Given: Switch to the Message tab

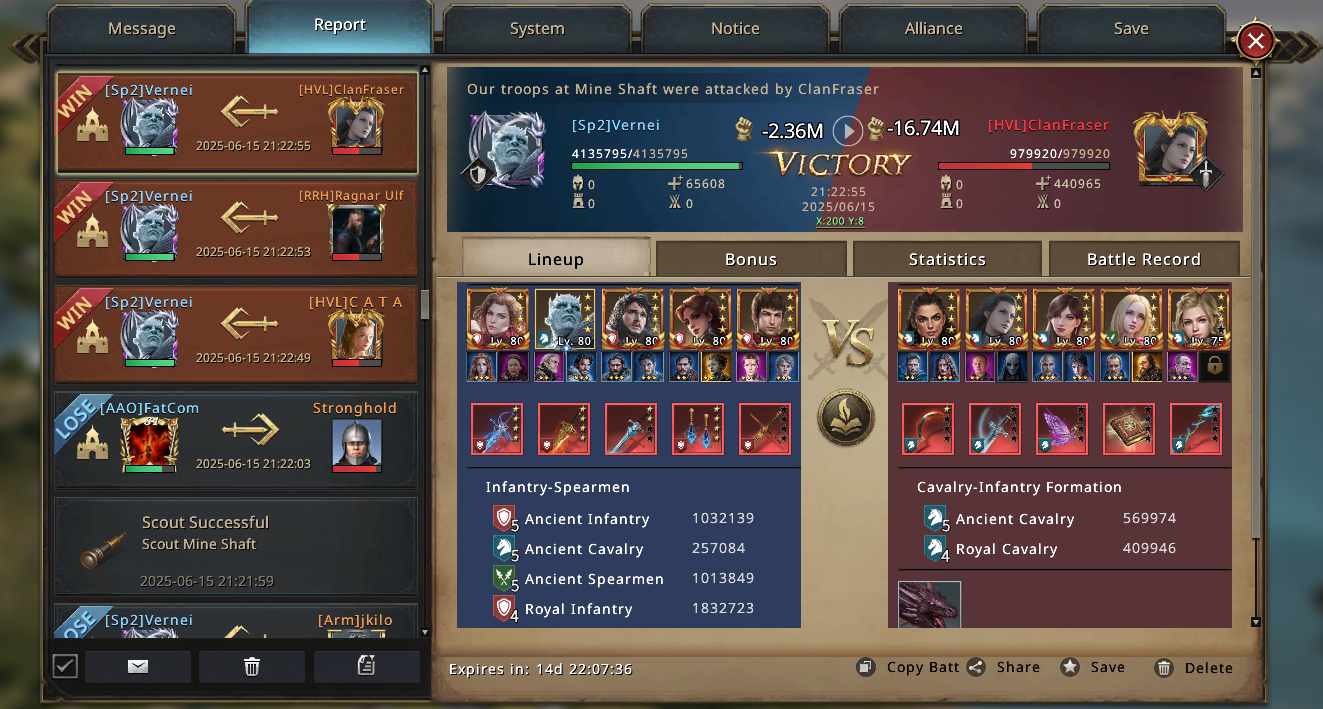Looking at the screenshot, I should point(141,29).
